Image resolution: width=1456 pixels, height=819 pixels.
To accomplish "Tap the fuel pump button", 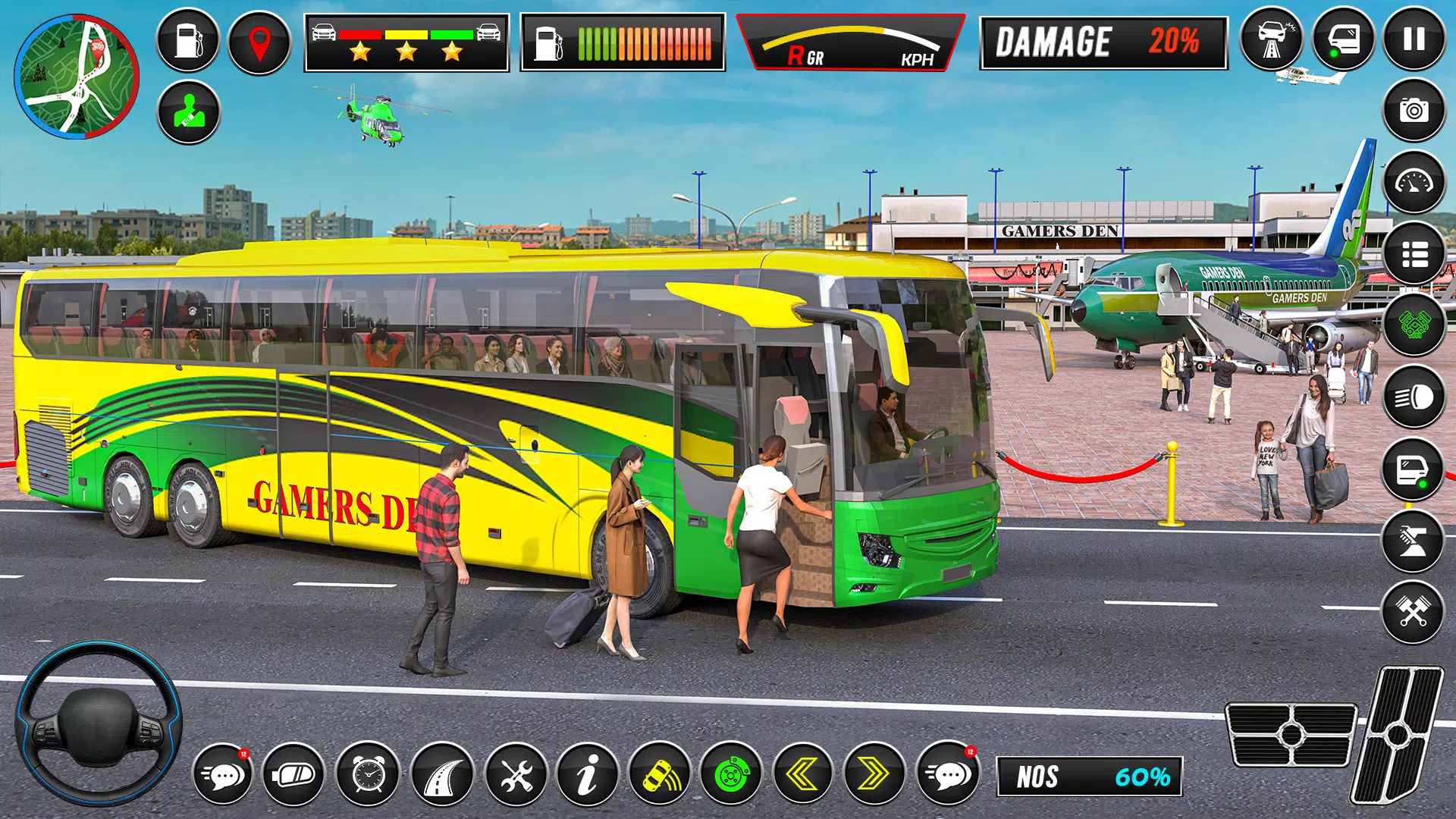I will click(x=188, y=41).
